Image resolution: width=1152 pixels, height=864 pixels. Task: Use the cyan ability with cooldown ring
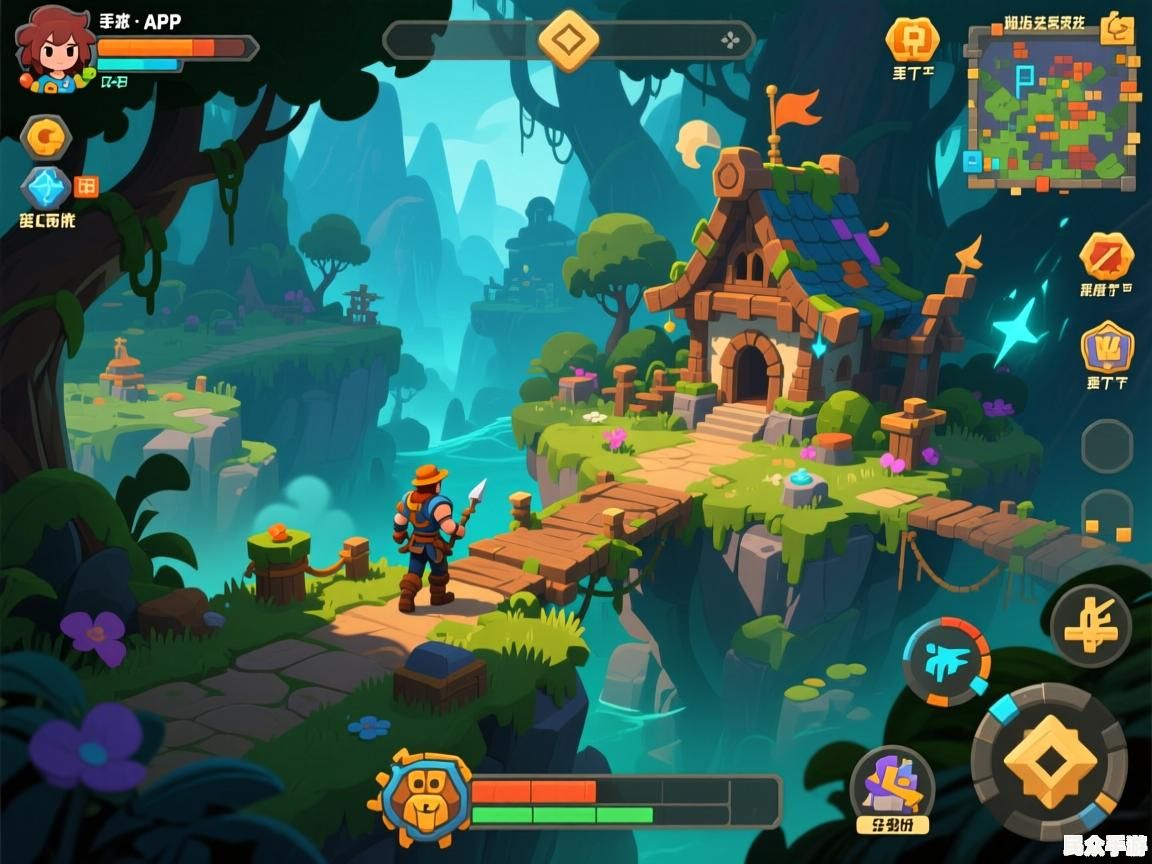click(x=946, y=661)
